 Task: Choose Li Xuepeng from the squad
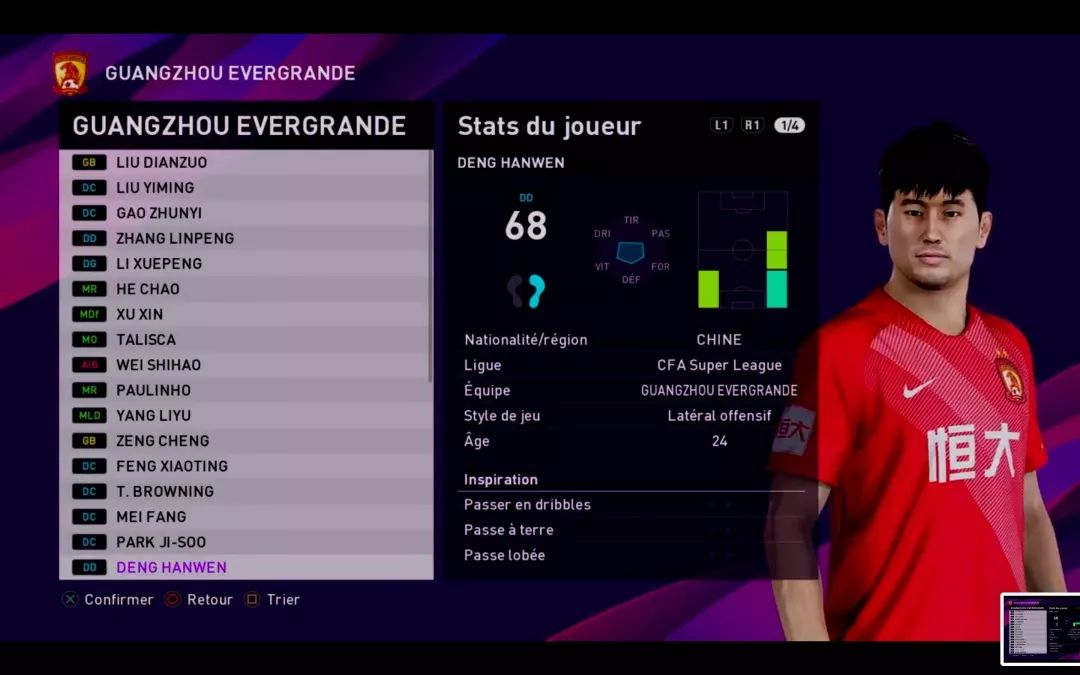tap(245, 263)
